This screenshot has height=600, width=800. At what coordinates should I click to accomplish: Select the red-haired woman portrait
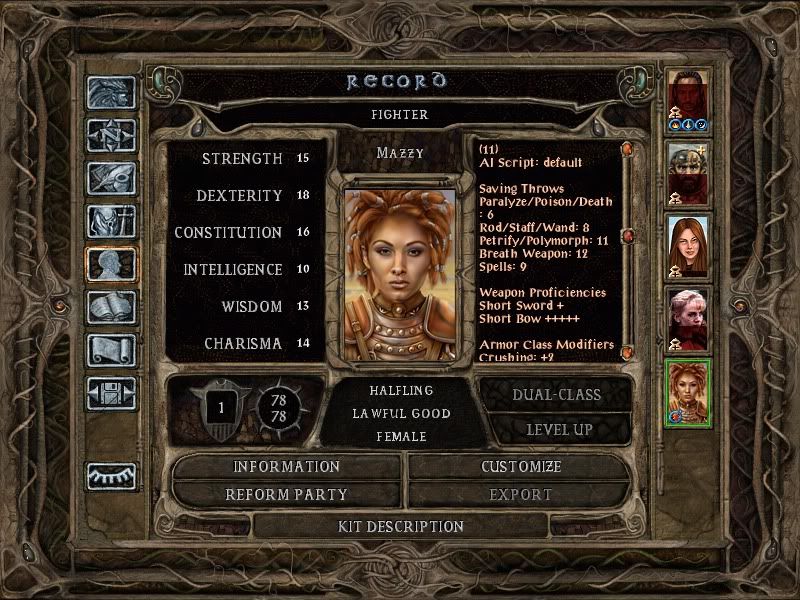[689, 246]
